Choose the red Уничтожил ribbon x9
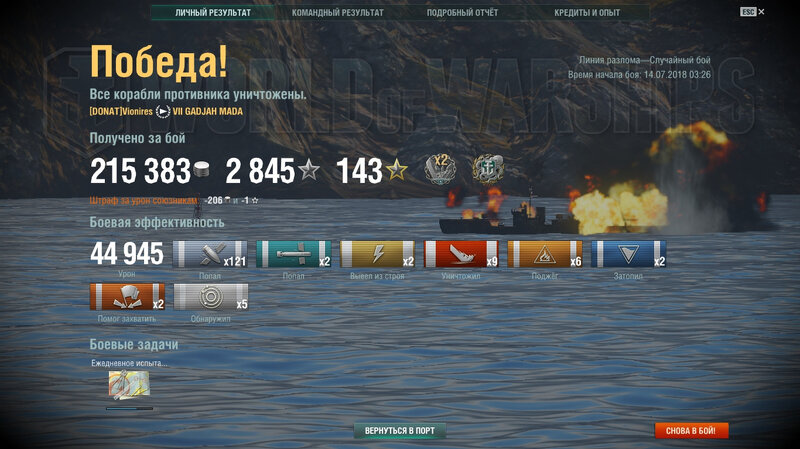800x449 pixels. click(461, 254)
